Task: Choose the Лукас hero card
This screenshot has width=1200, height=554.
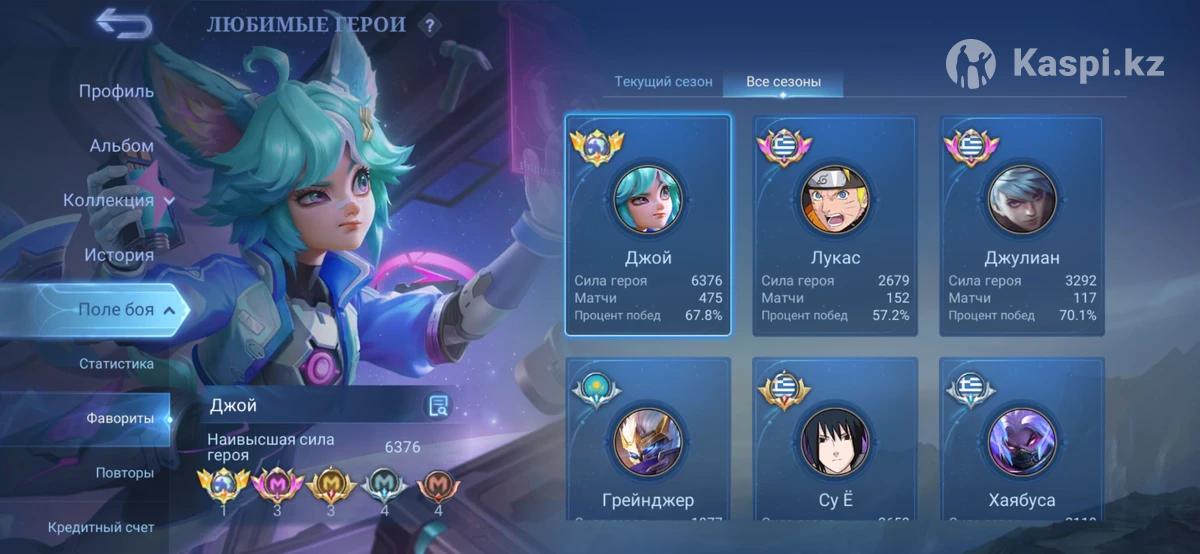Action: (x=835, y=225)
